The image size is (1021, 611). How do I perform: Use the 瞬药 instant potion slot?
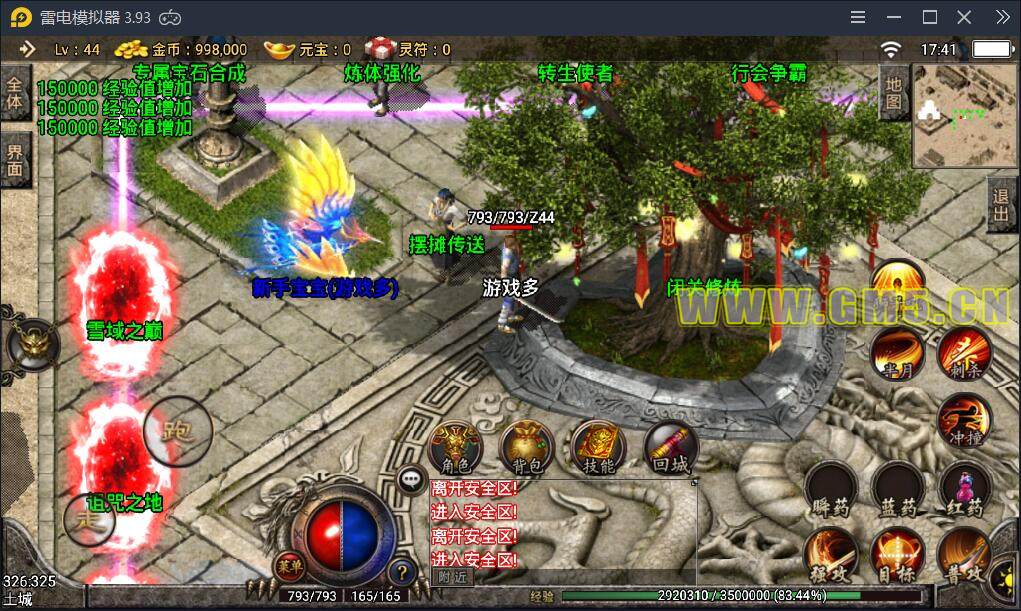(830, 488)
